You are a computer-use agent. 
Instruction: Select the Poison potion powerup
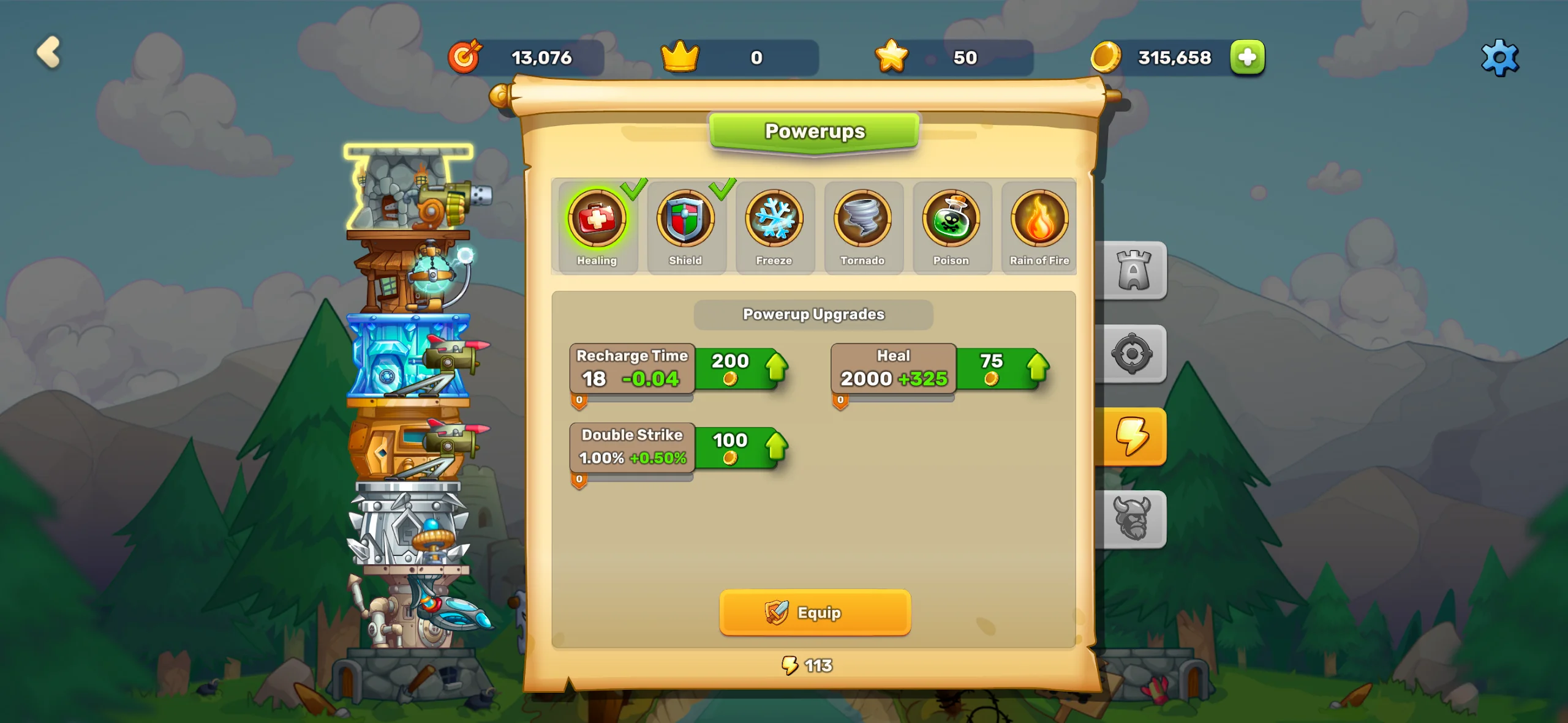click(x=951, y=225)
